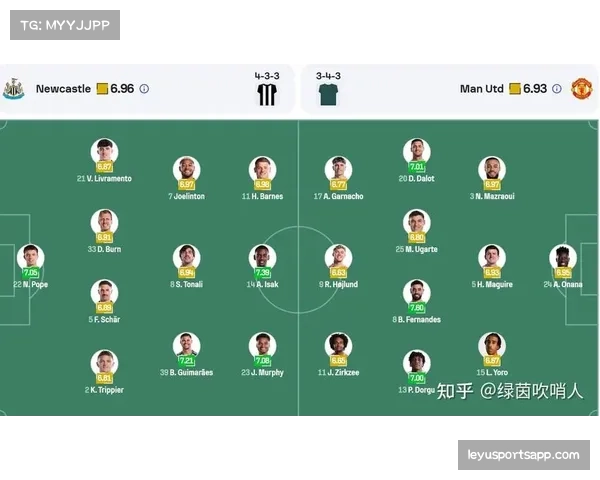Click goalkeeper N. Pope's avatar
This screenshot has width=600, height=480.
coord(31,258)
